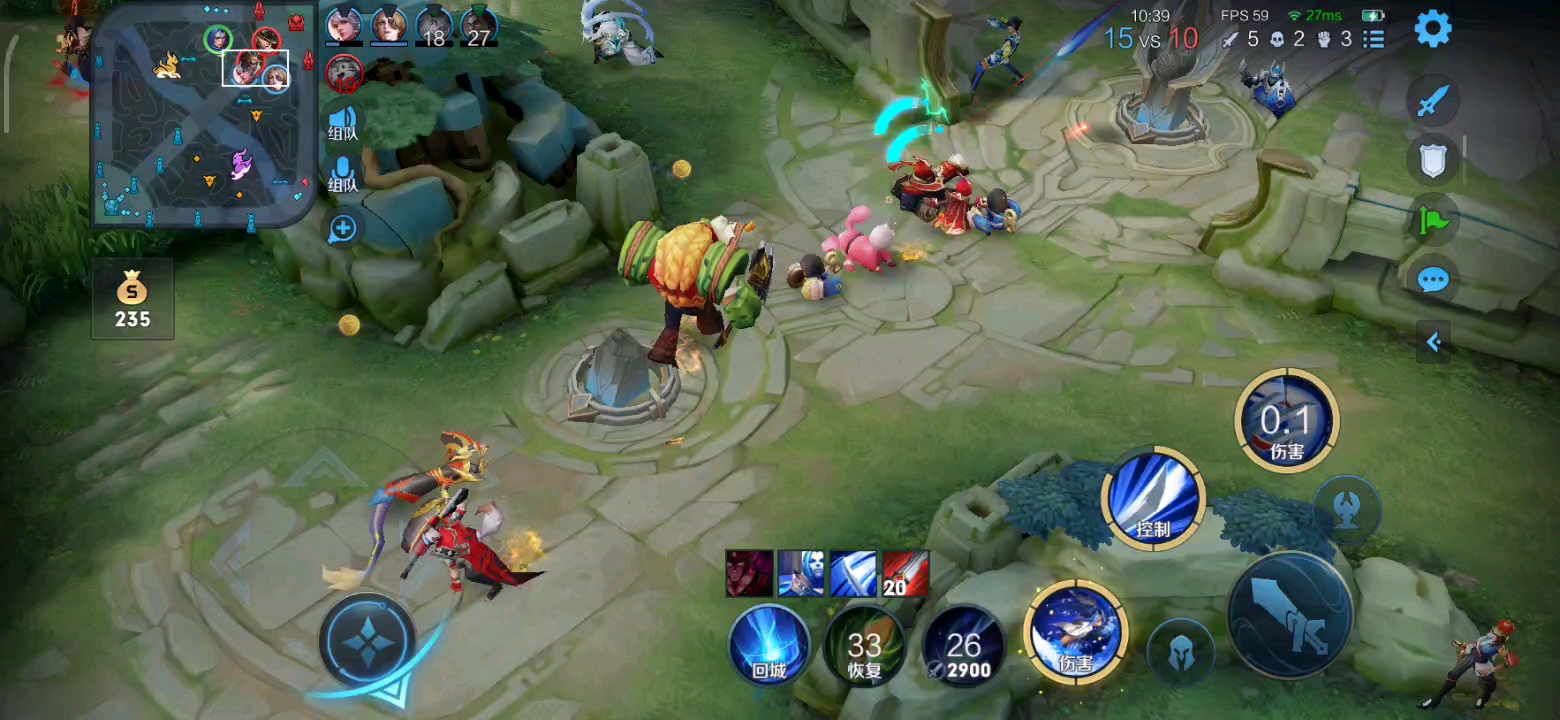Tap the blue plus button below microphone
The height and width of the screenshot is (720, 1560).
(x=343, y=229)
